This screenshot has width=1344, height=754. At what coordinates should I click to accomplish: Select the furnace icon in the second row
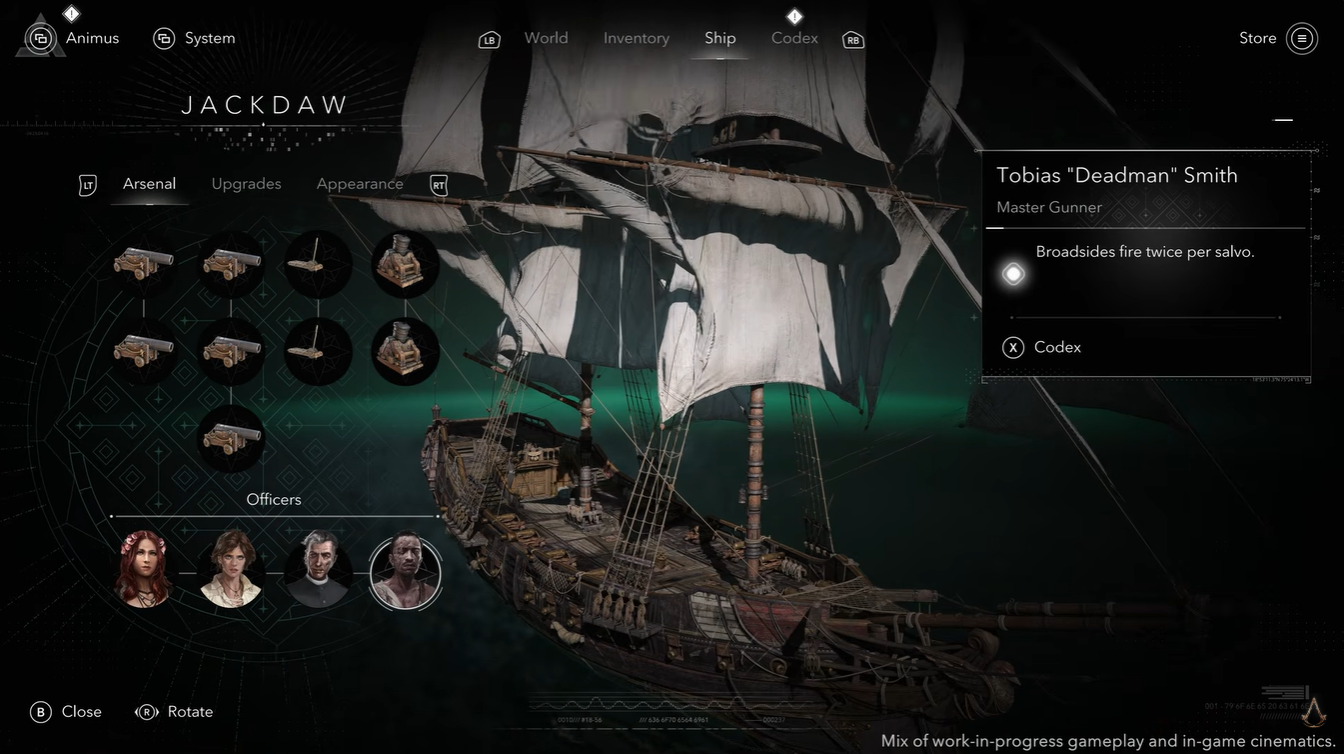click(405, 352)
